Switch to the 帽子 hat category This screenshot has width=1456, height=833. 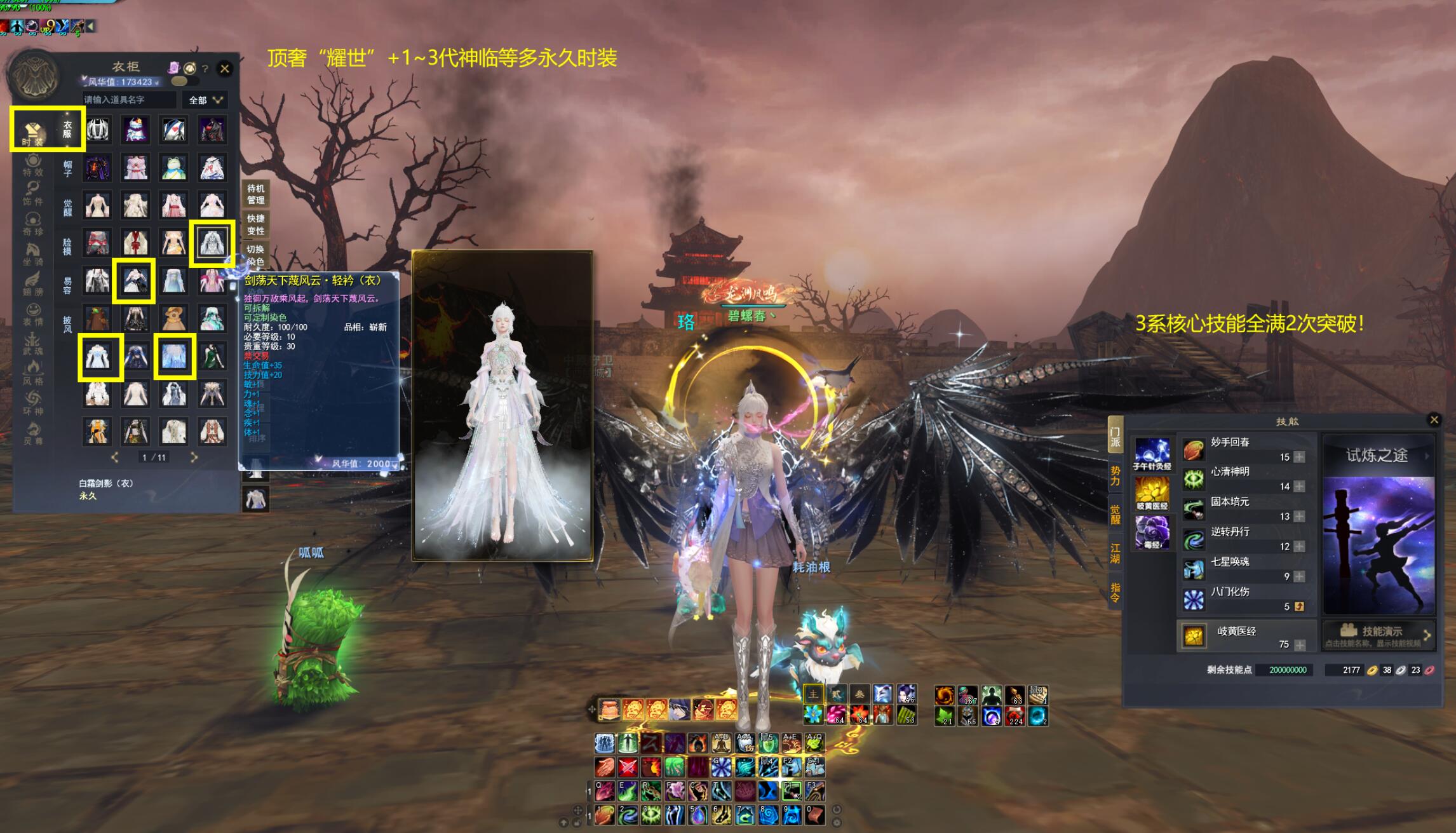pyautogui.click(x=67, y=168)
